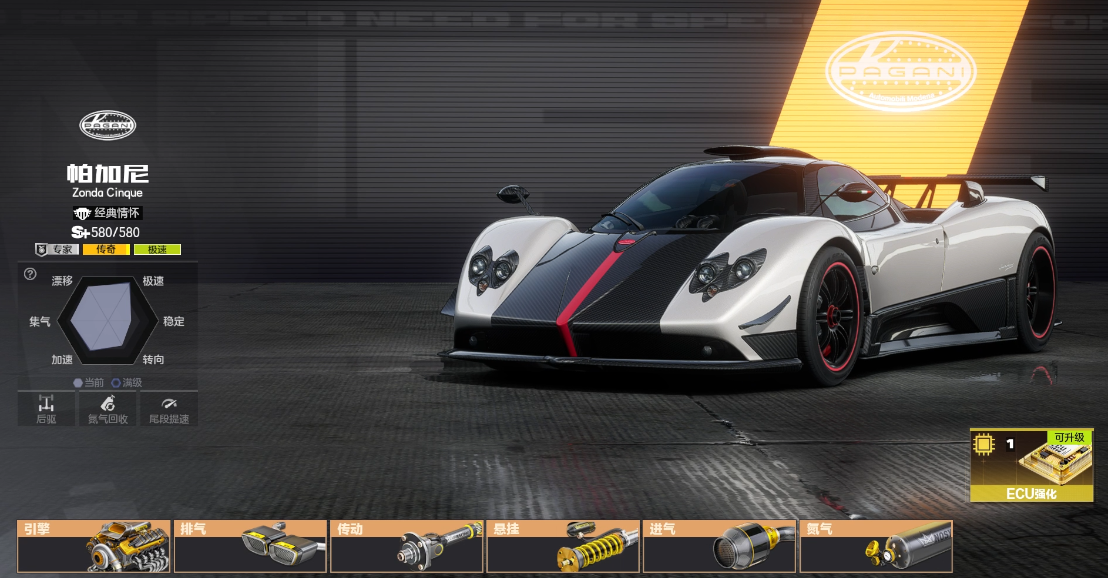Screen dimensions: 1108x578
Task: Click the orange 传奇 legendary tag
Action: 106,249
